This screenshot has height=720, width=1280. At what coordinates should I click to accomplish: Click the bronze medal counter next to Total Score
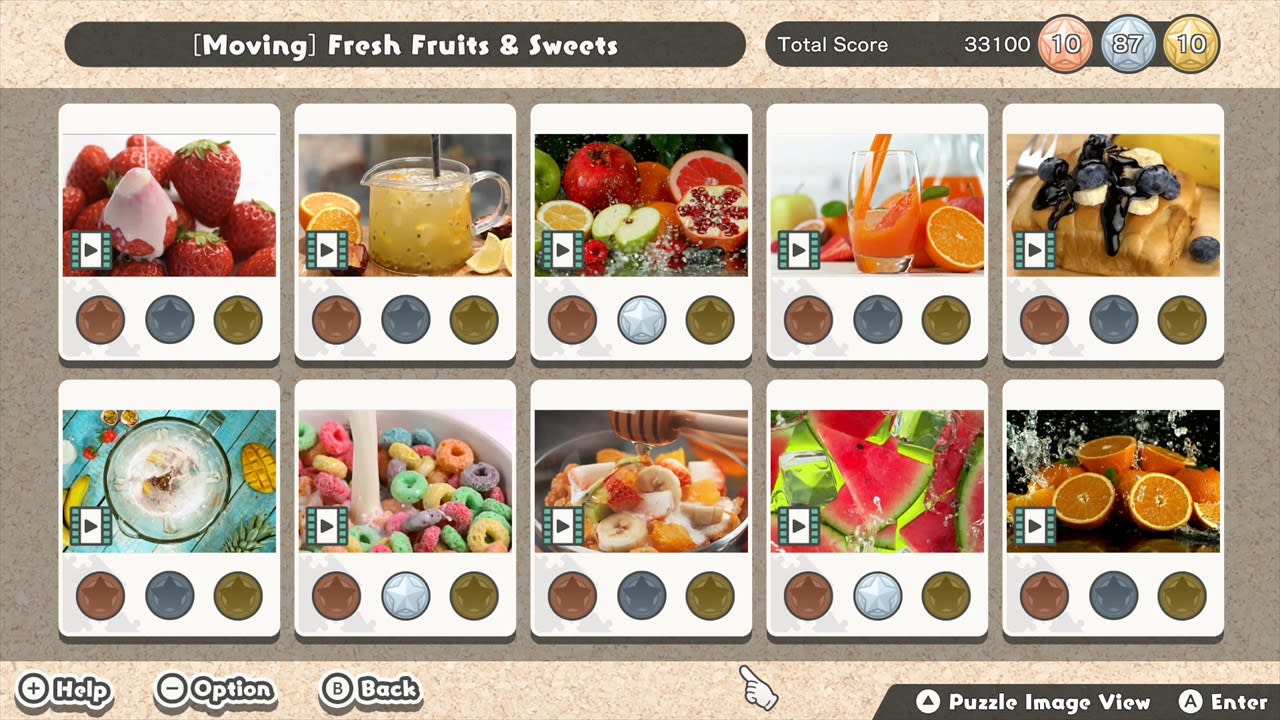click(1065, 44)
